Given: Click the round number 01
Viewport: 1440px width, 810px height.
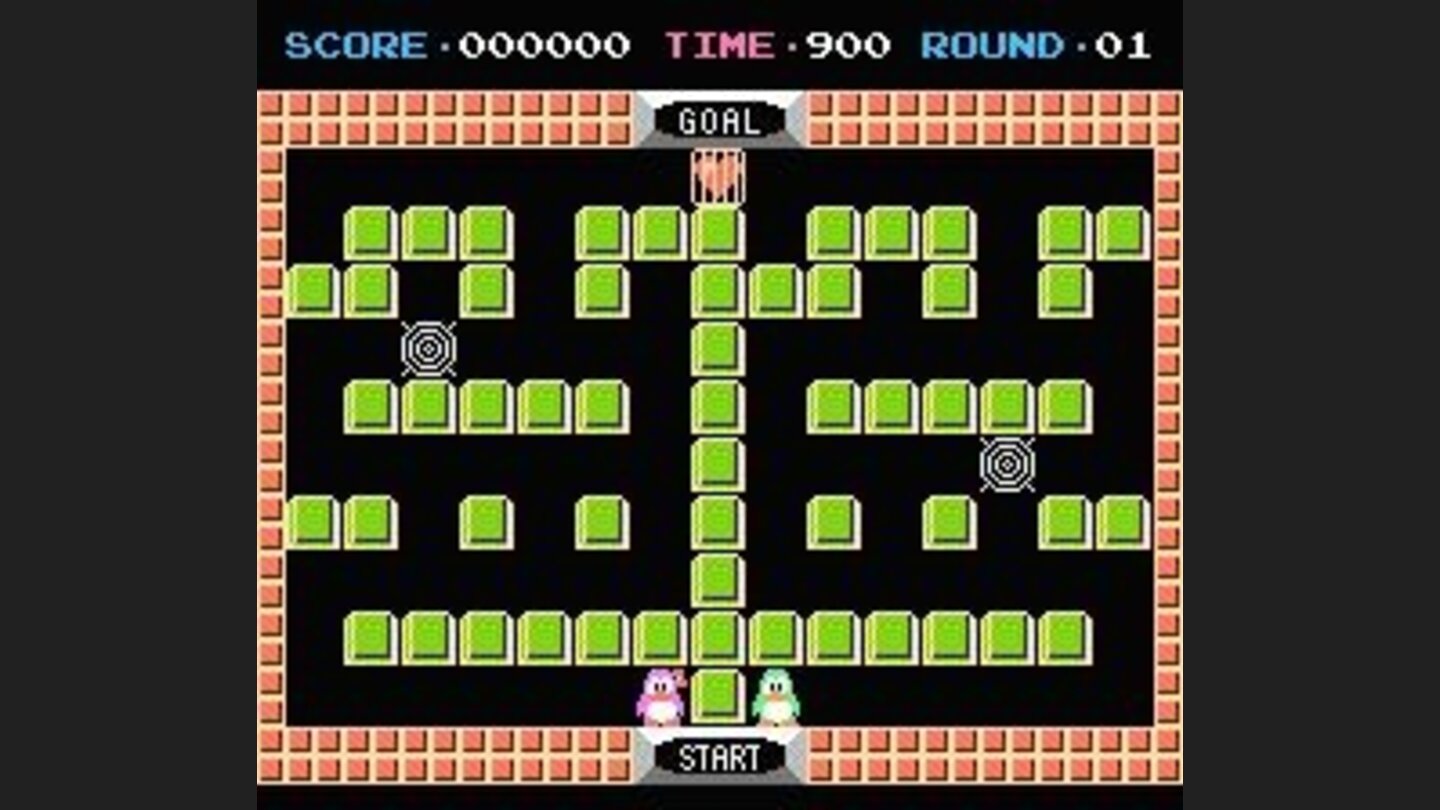Looking at the screenshot, I should coord(1121,44).
